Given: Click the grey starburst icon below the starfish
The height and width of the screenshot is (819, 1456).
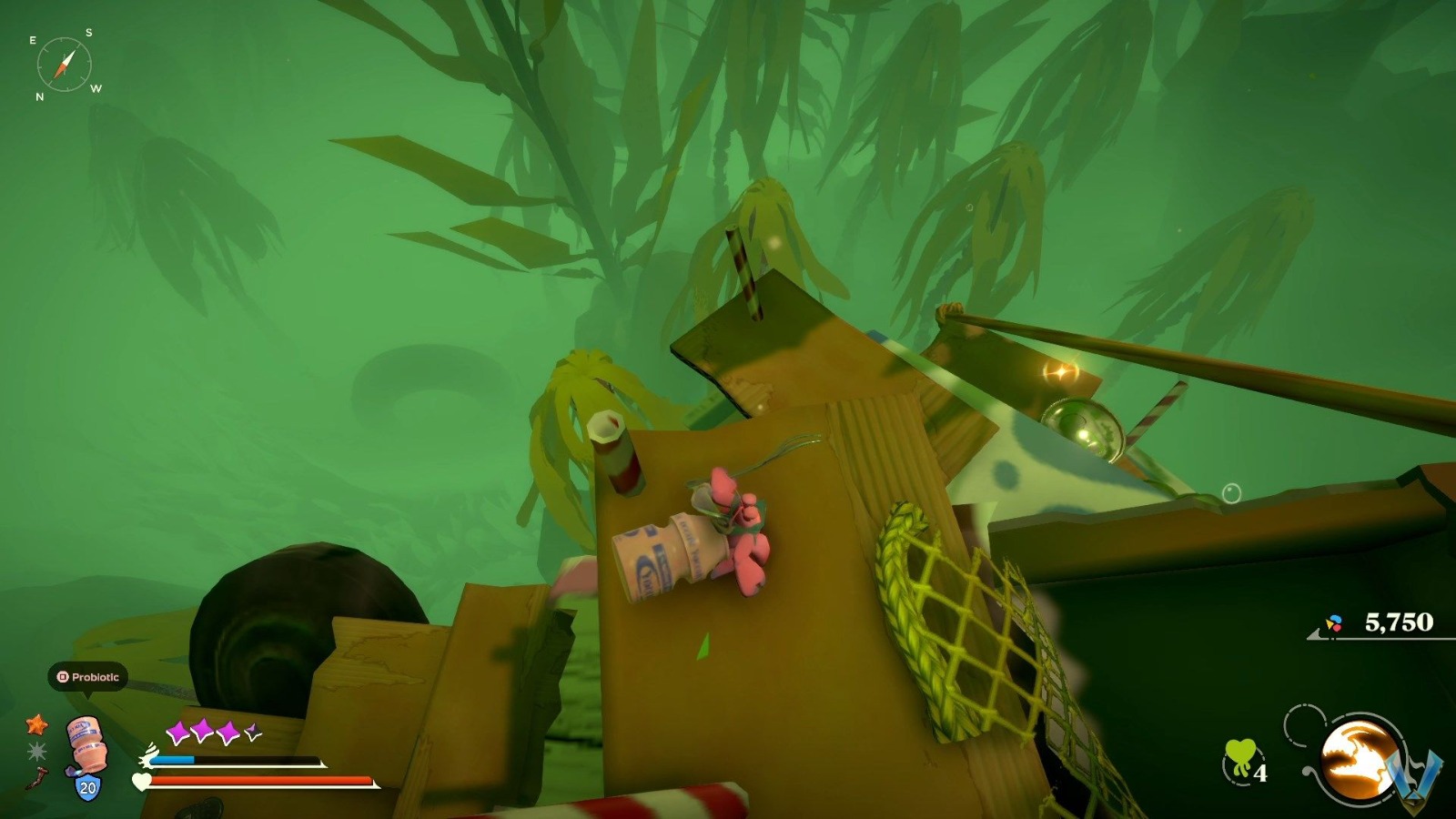Looking at the screenshot, I should coord(38,750).
